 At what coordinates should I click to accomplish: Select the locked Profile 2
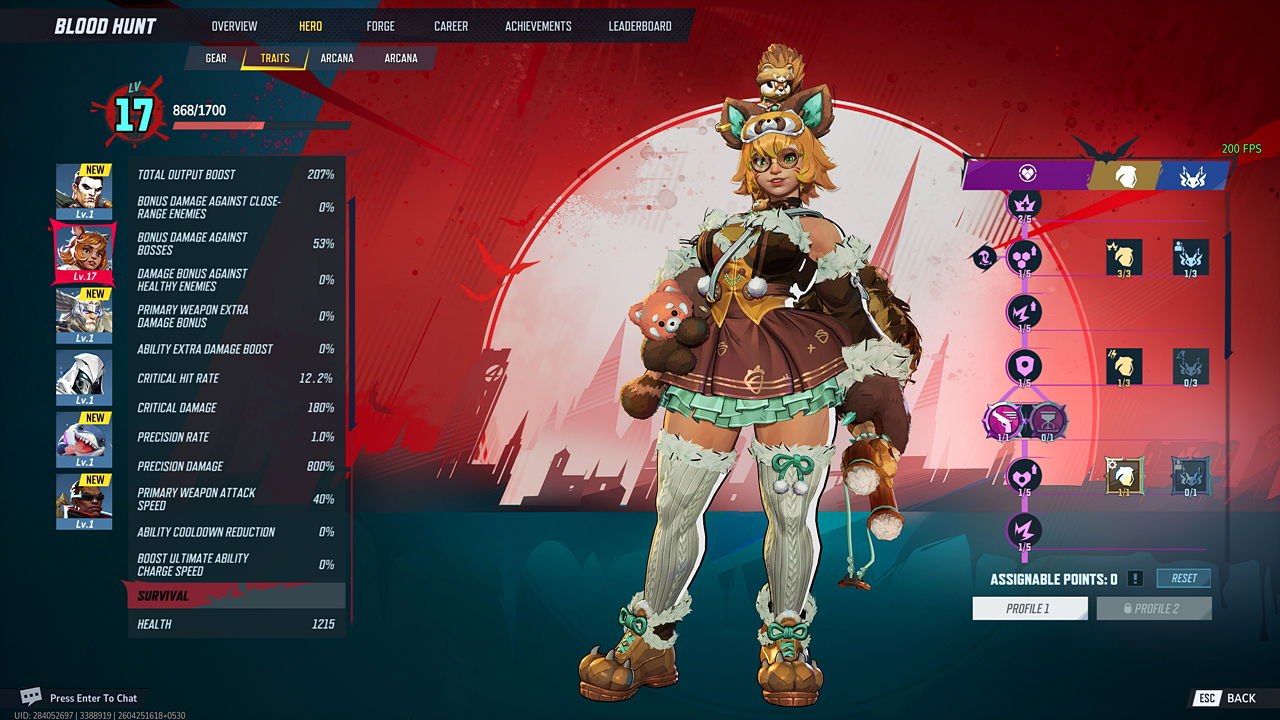point(1154,608)
